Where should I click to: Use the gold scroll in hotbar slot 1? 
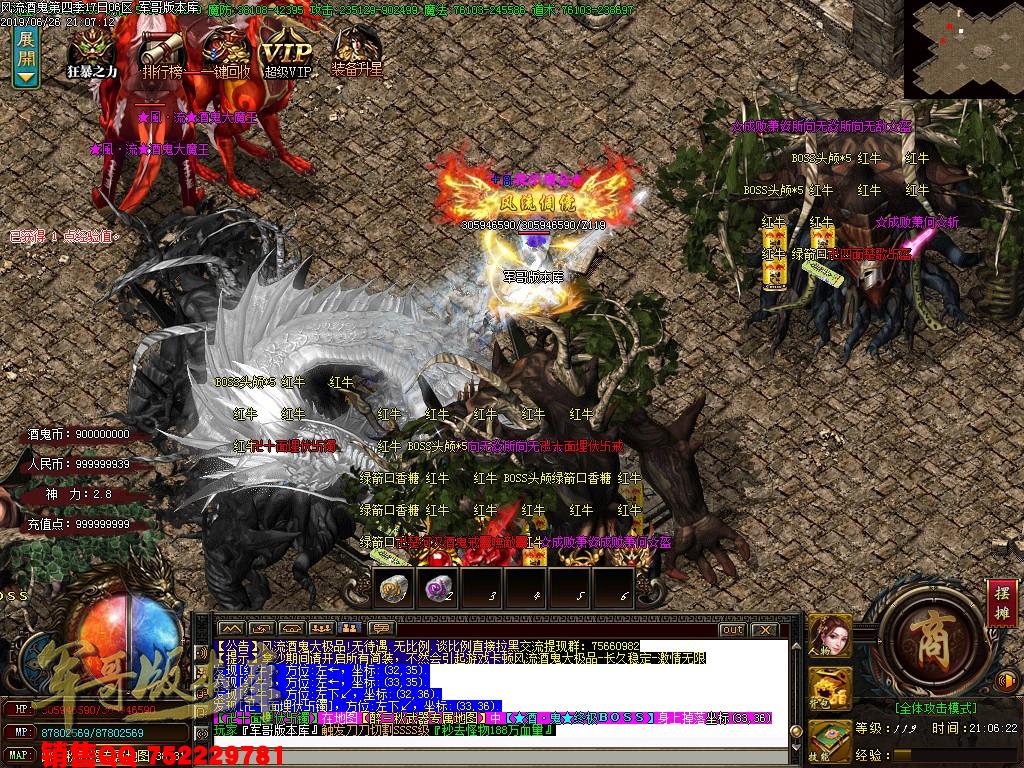pyautogui.click(x=393, y=589)
